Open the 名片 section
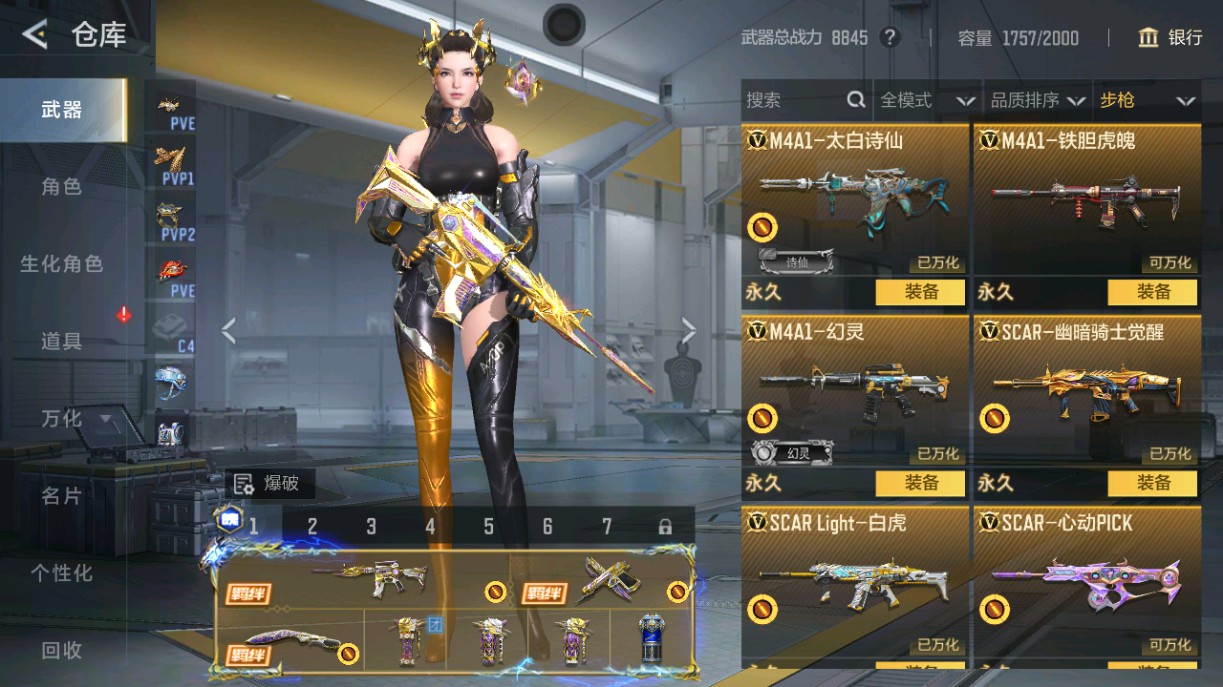The height and width of the screenshot is (687, 1223). (62, 496)
